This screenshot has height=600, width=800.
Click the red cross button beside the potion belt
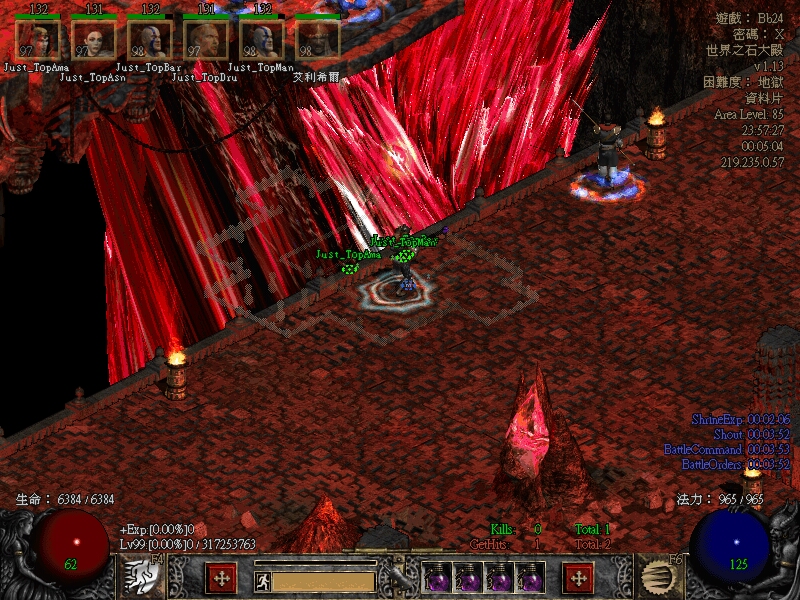coord(578,579)
